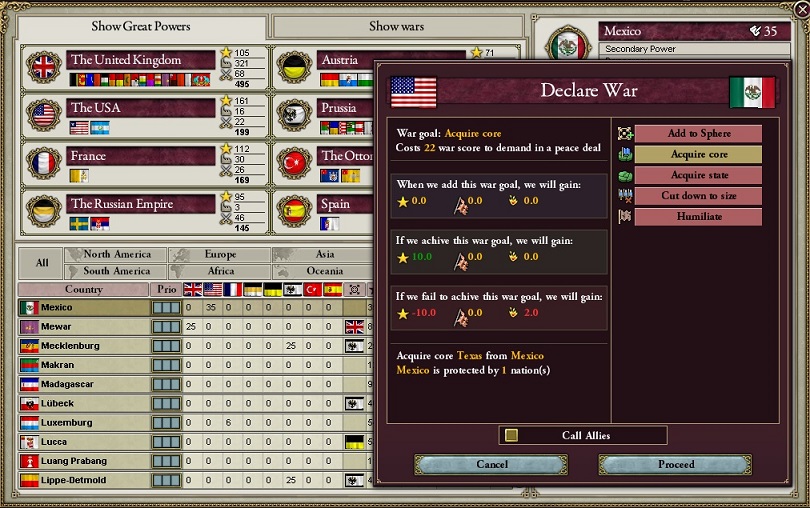Image resolution: width=810 pixels, height=508 pixels.
Task: Confirm the war with the Proceed button
Action: click(675, 464)
